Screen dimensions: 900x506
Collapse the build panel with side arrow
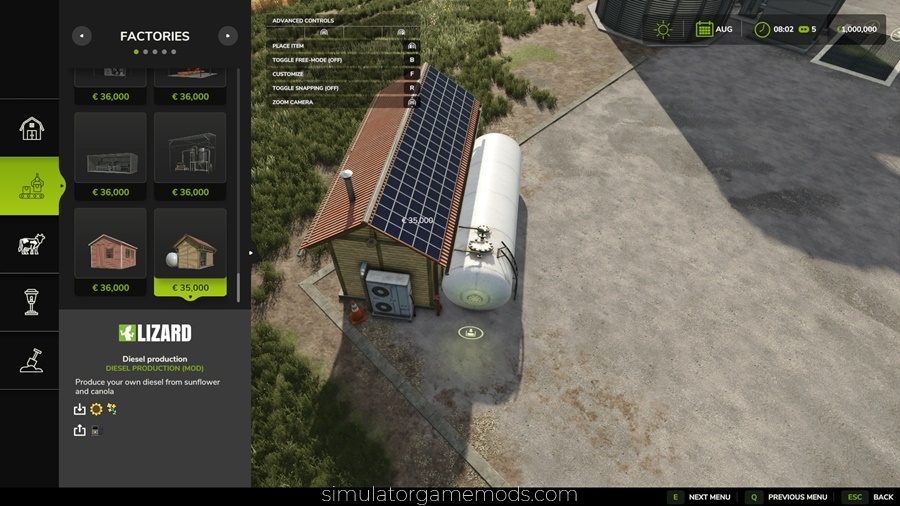253,254
